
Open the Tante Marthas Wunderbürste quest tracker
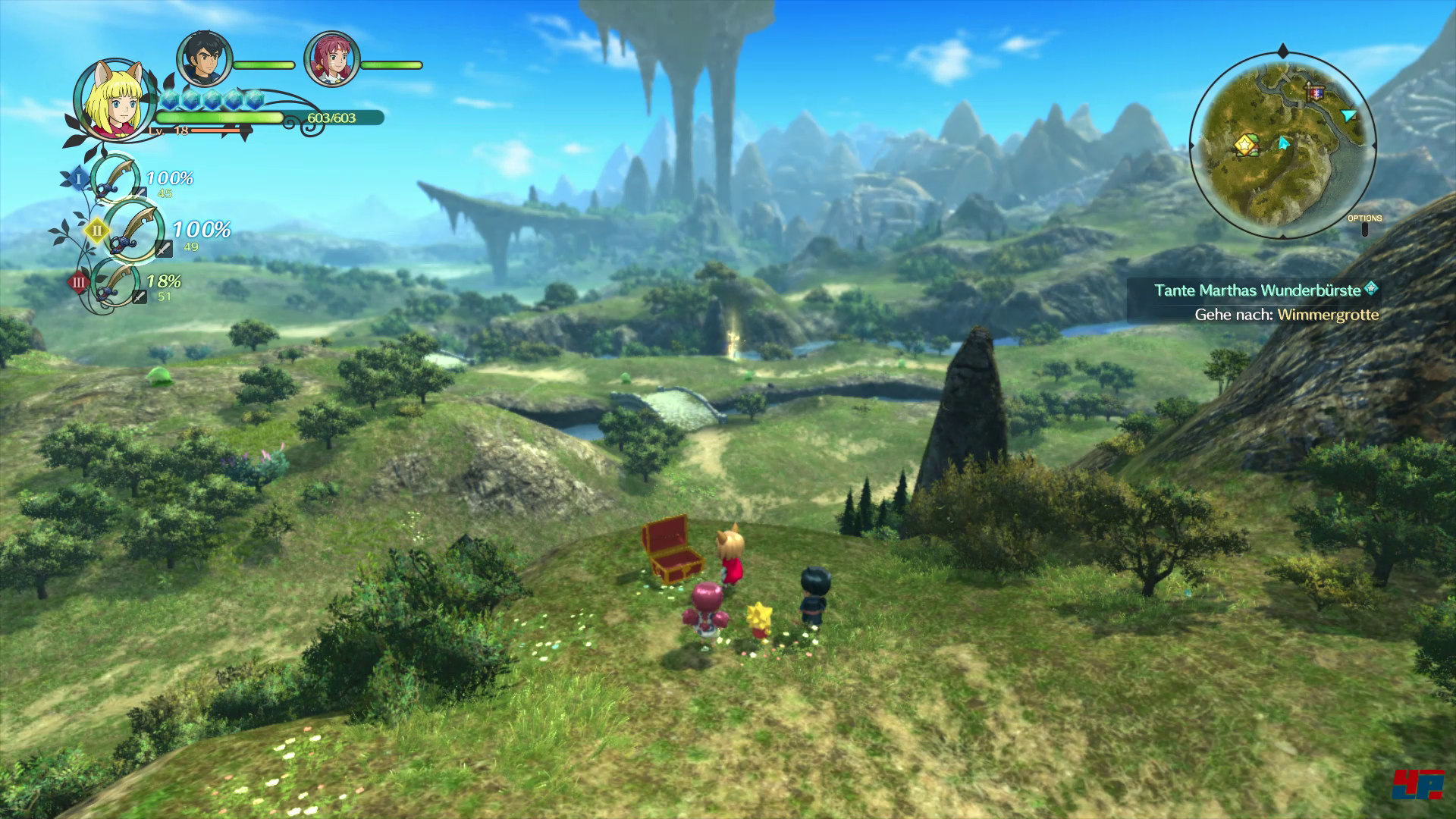point(1264,290)
